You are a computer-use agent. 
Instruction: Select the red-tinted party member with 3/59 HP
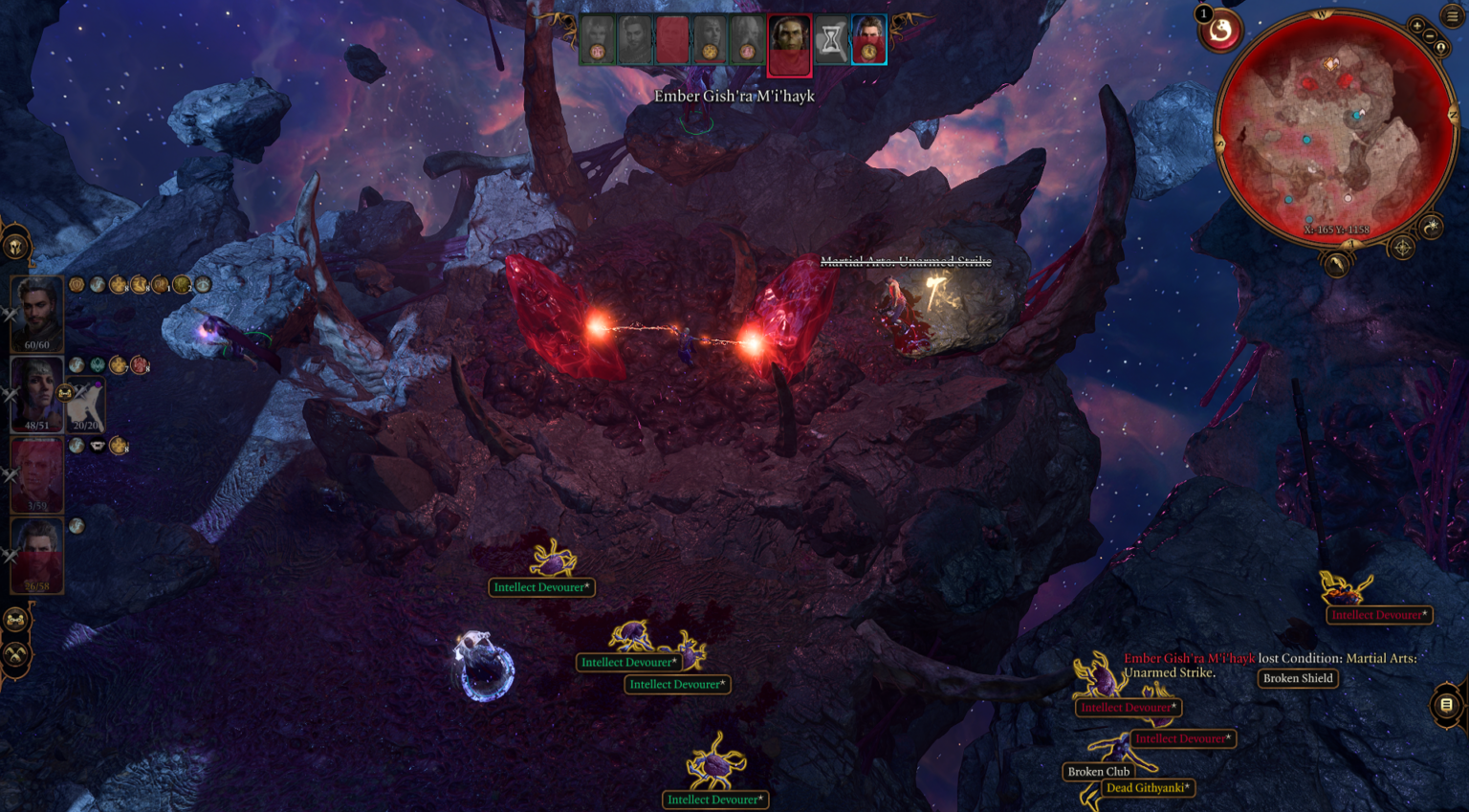tap(37, 474)
